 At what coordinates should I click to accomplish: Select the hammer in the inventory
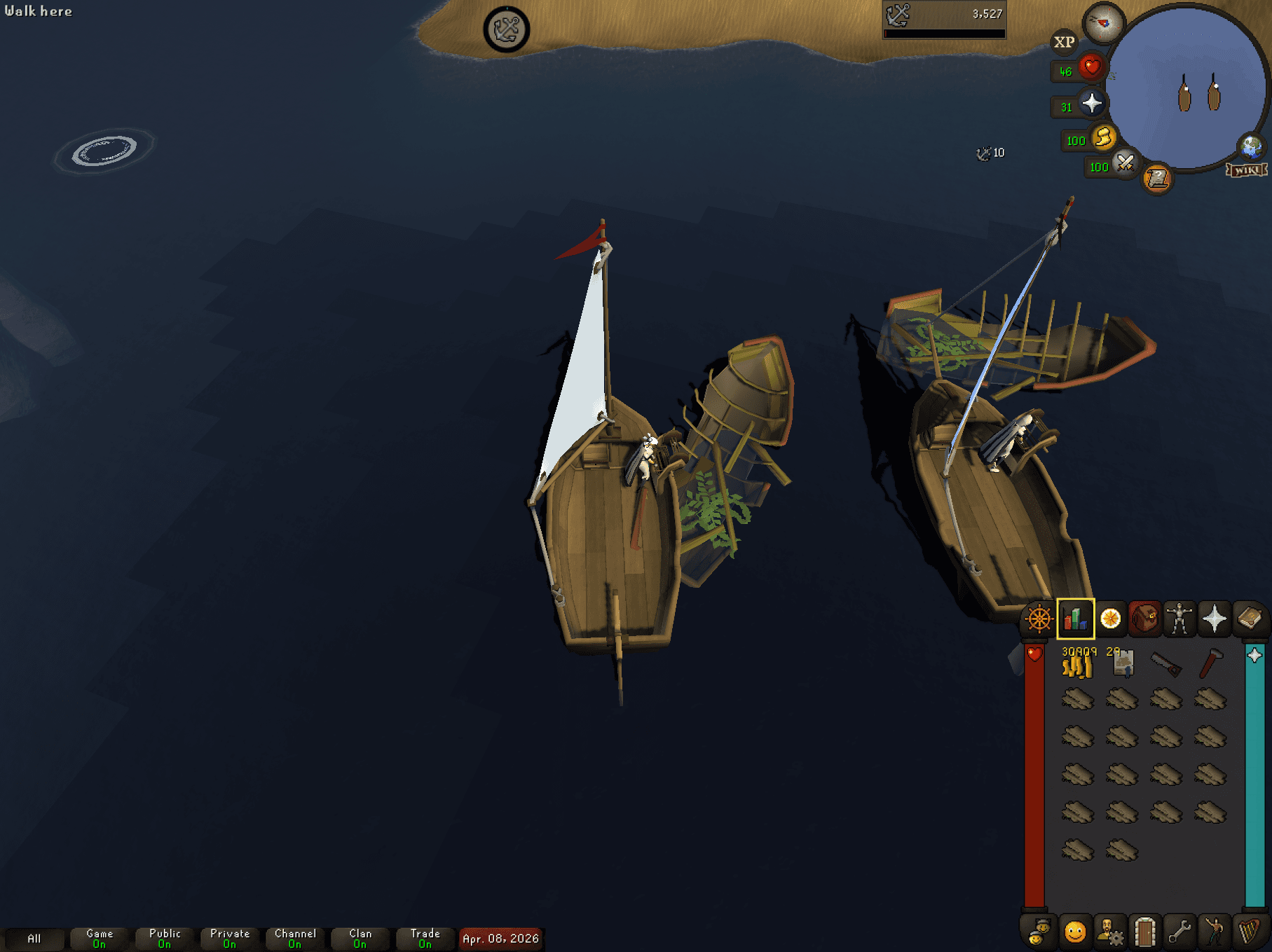point(1210,663)
